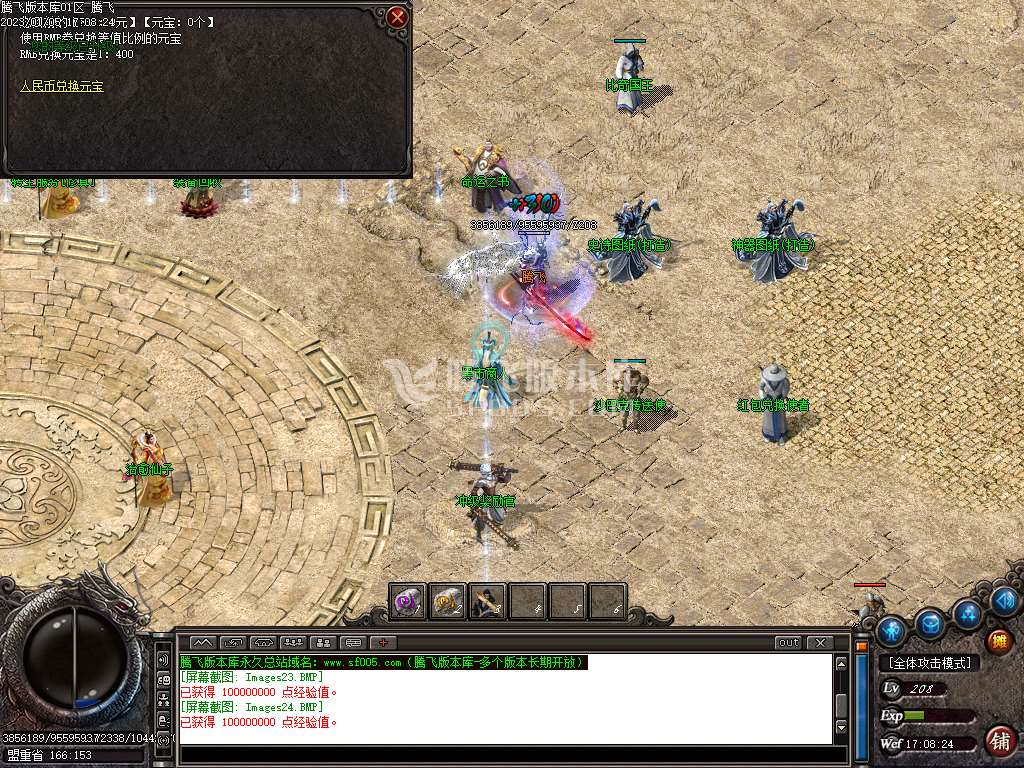Open the character status panel icon

click(x=891, y=630)
